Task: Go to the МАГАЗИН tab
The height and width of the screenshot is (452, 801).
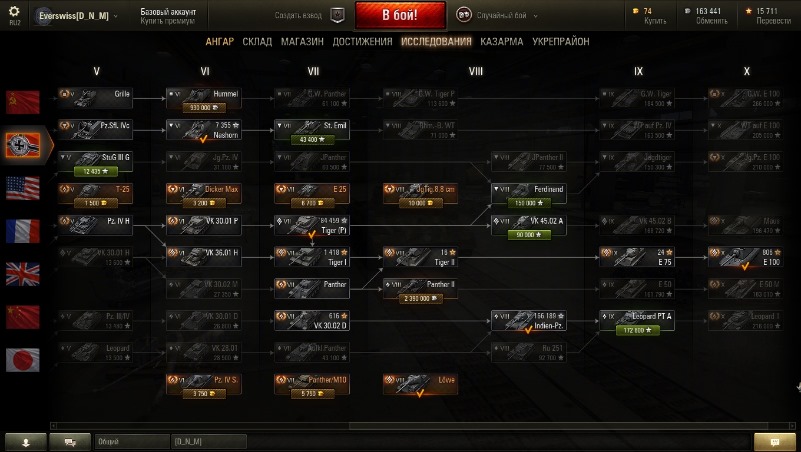Action: [x=302, y=42]
